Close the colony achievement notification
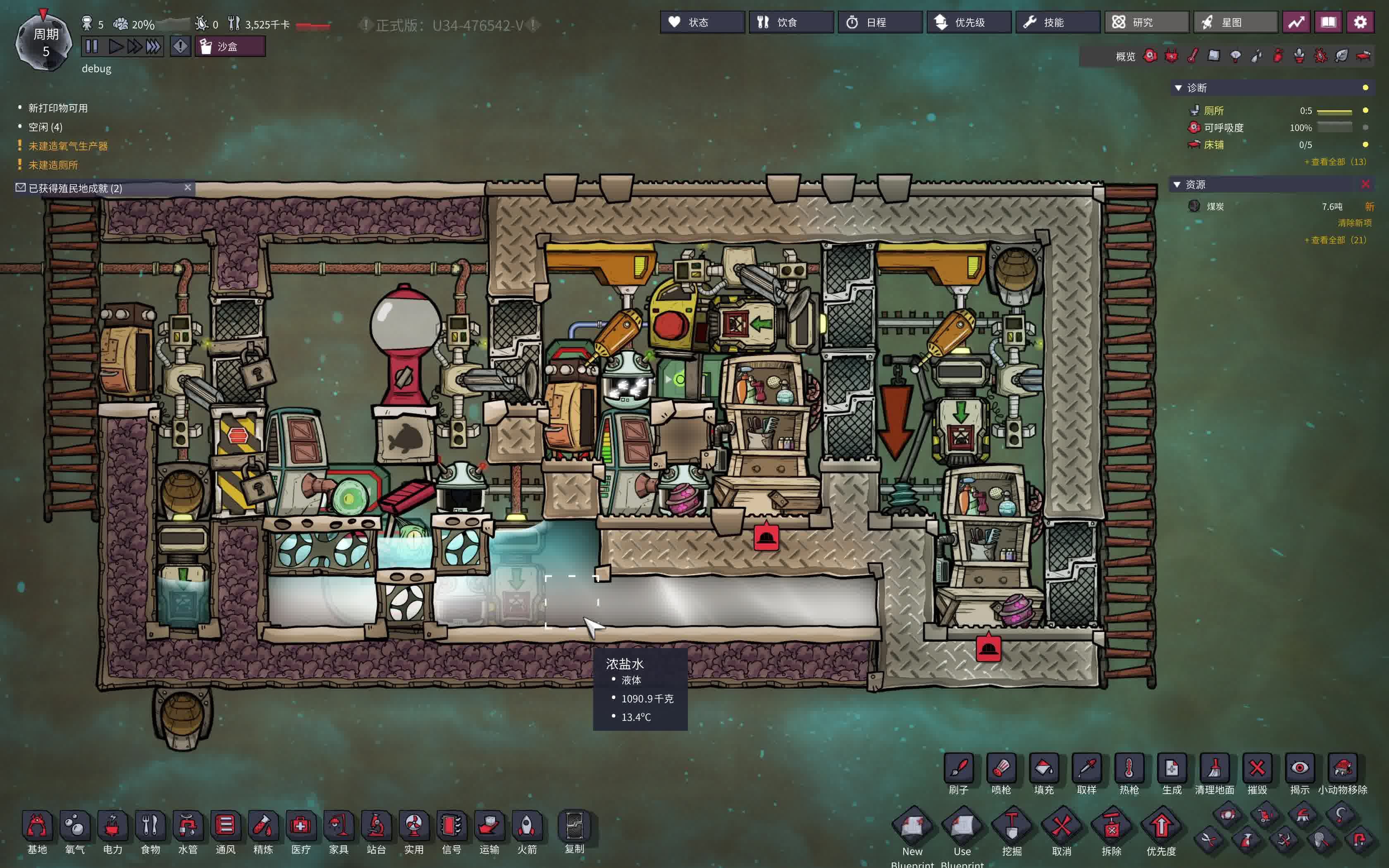1389x868 pixels. pos(188,187)
